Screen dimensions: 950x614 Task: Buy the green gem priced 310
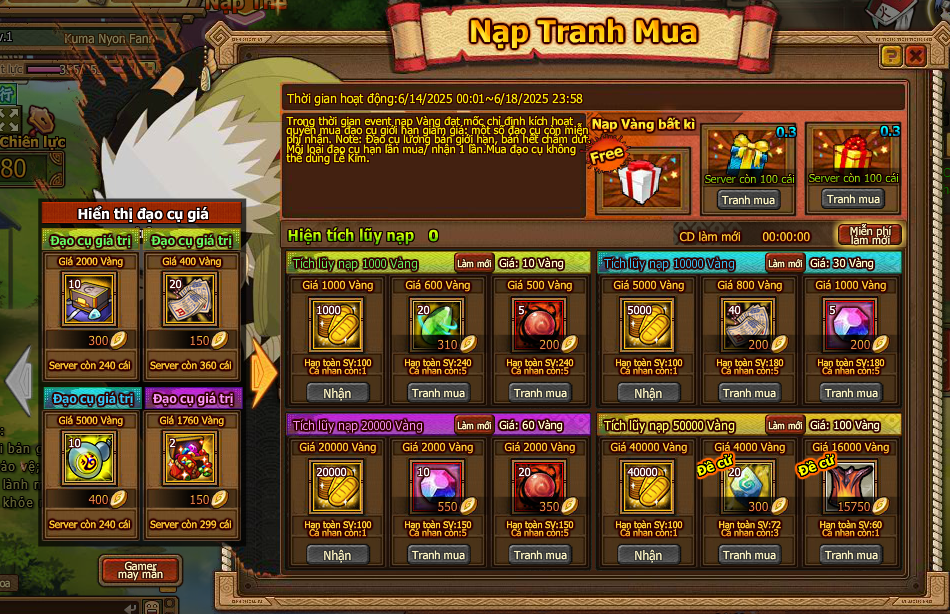pyautogui.click(x=439, y=393)
